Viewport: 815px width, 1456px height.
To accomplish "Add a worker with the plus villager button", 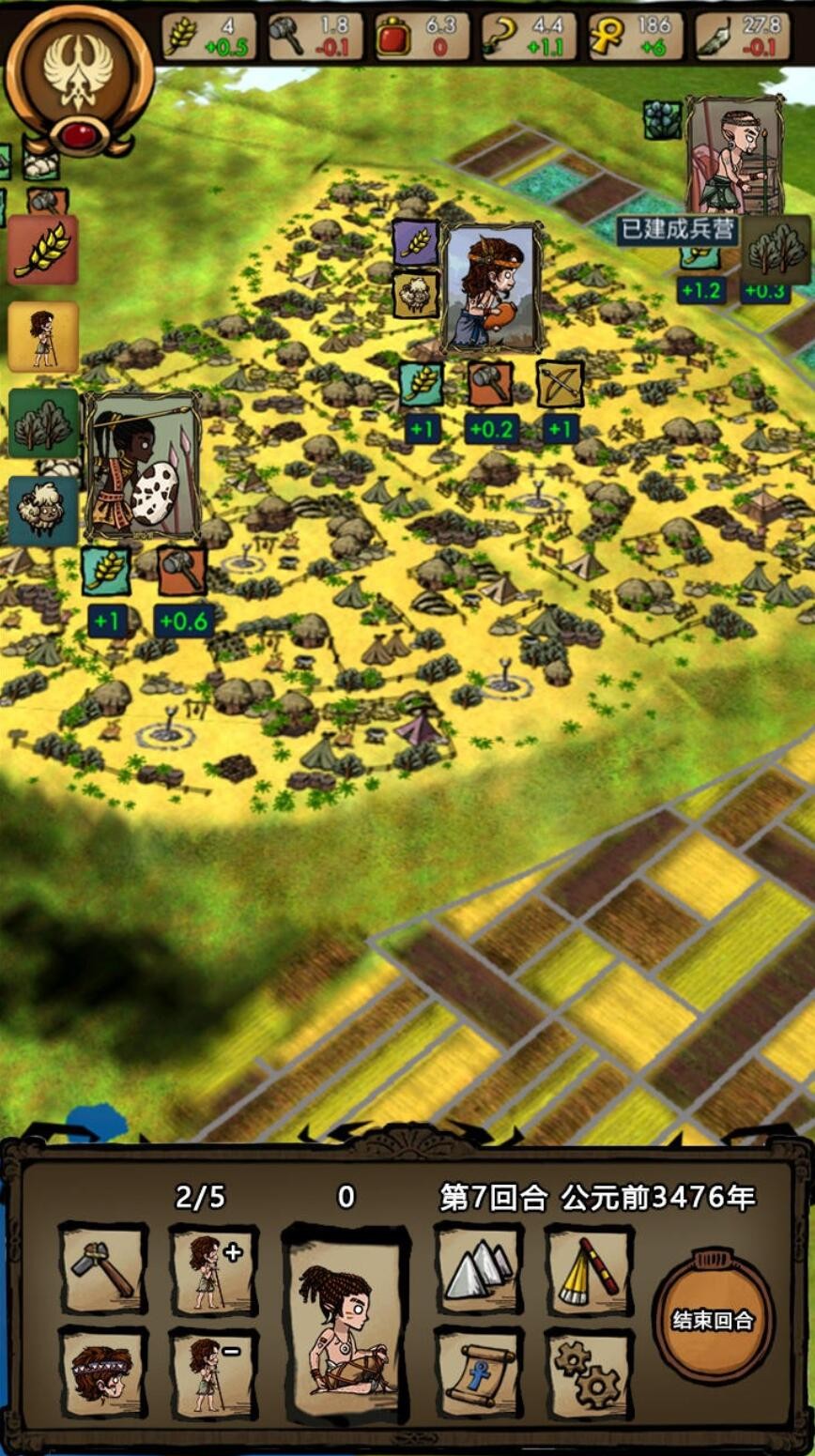I will pos(214,1267).
